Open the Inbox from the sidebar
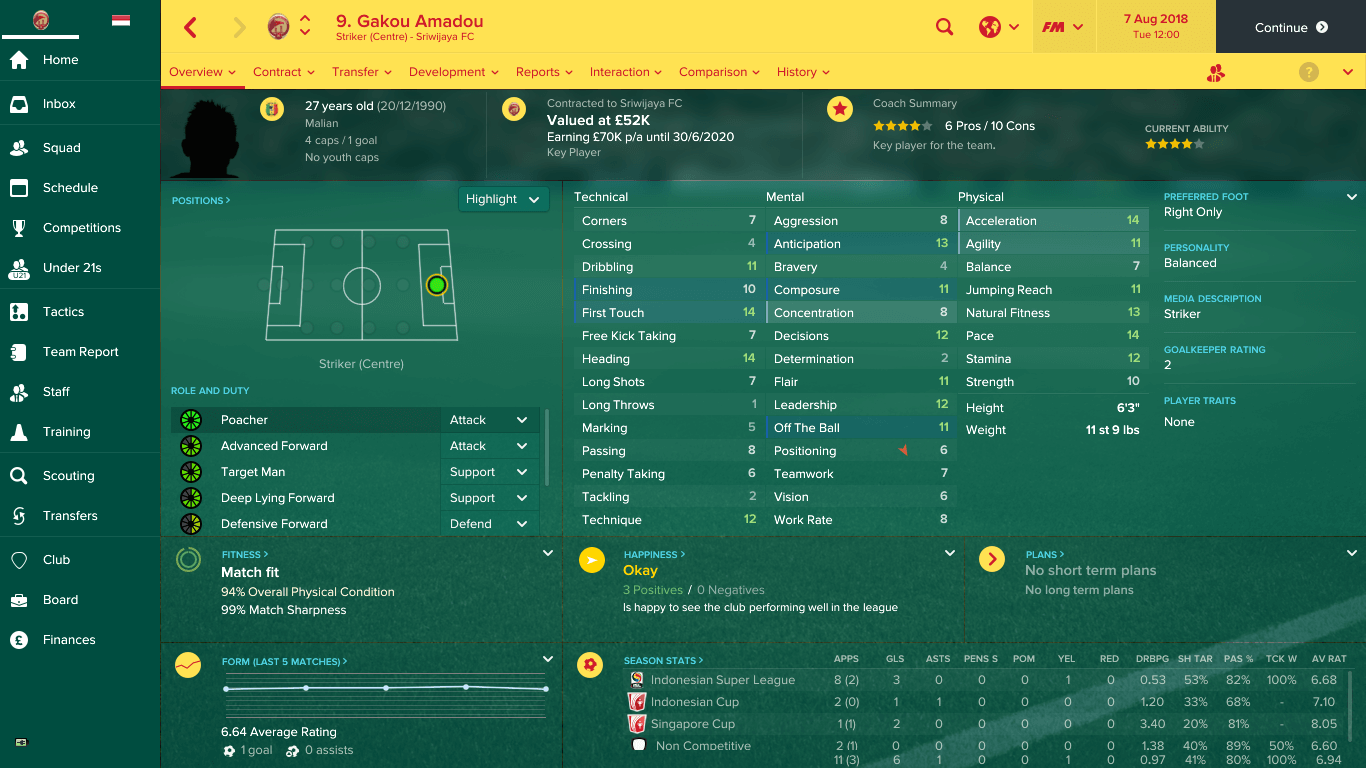Screen dimensions: 1366x768 pos(40,103)
